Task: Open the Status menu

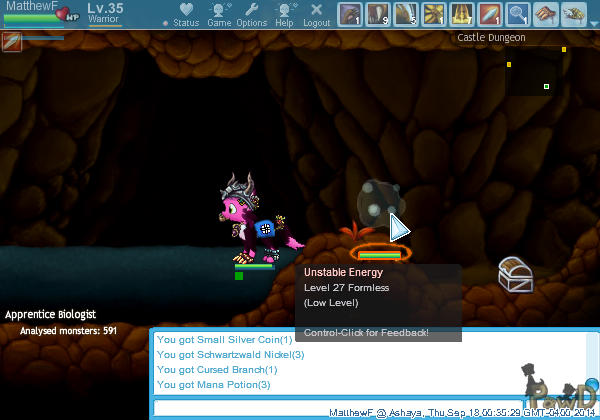Action: pos(185,14)
